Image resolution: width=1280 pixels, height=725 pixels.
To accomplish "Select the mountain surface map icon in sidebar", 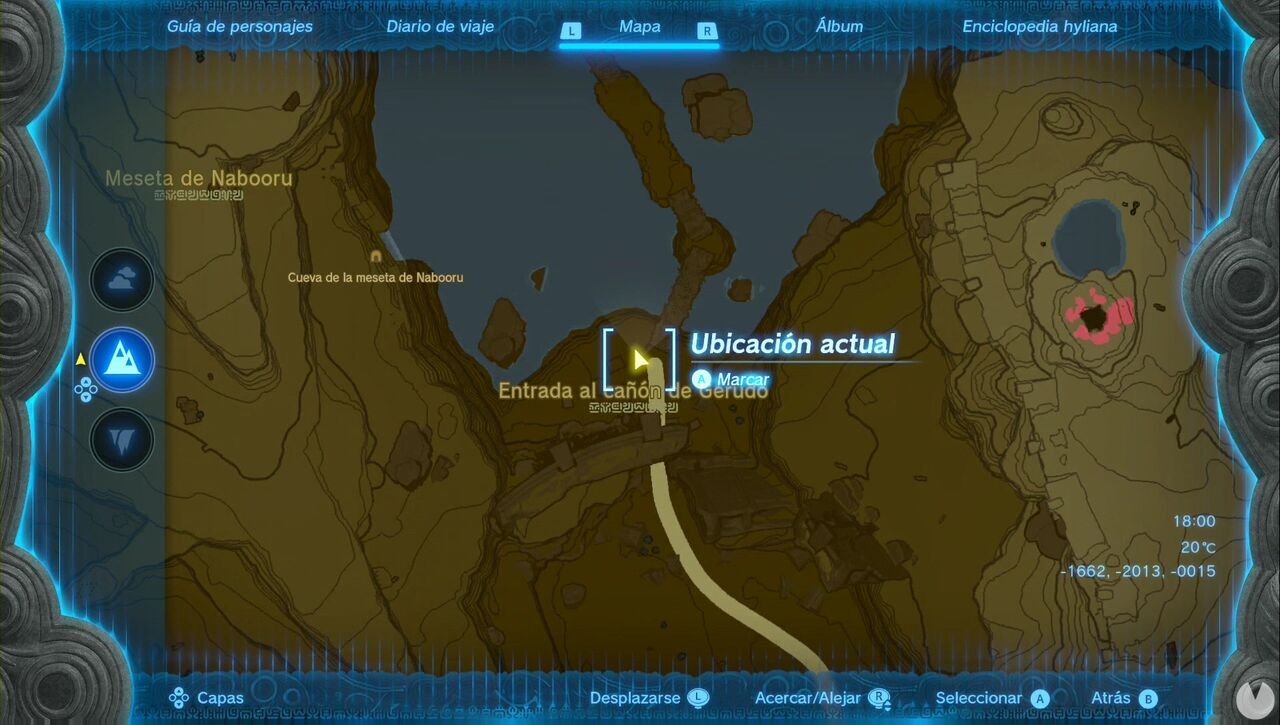I will click(121, 360).
